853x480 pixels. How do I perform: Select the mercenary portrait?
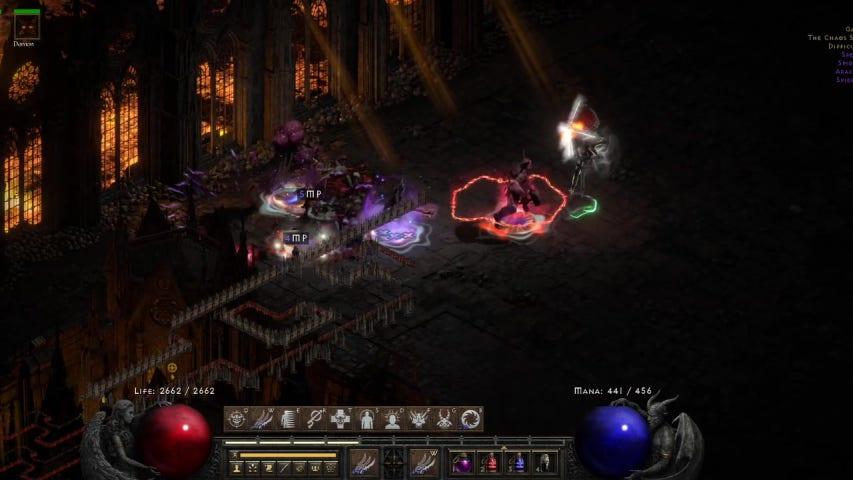click(26, 24)
